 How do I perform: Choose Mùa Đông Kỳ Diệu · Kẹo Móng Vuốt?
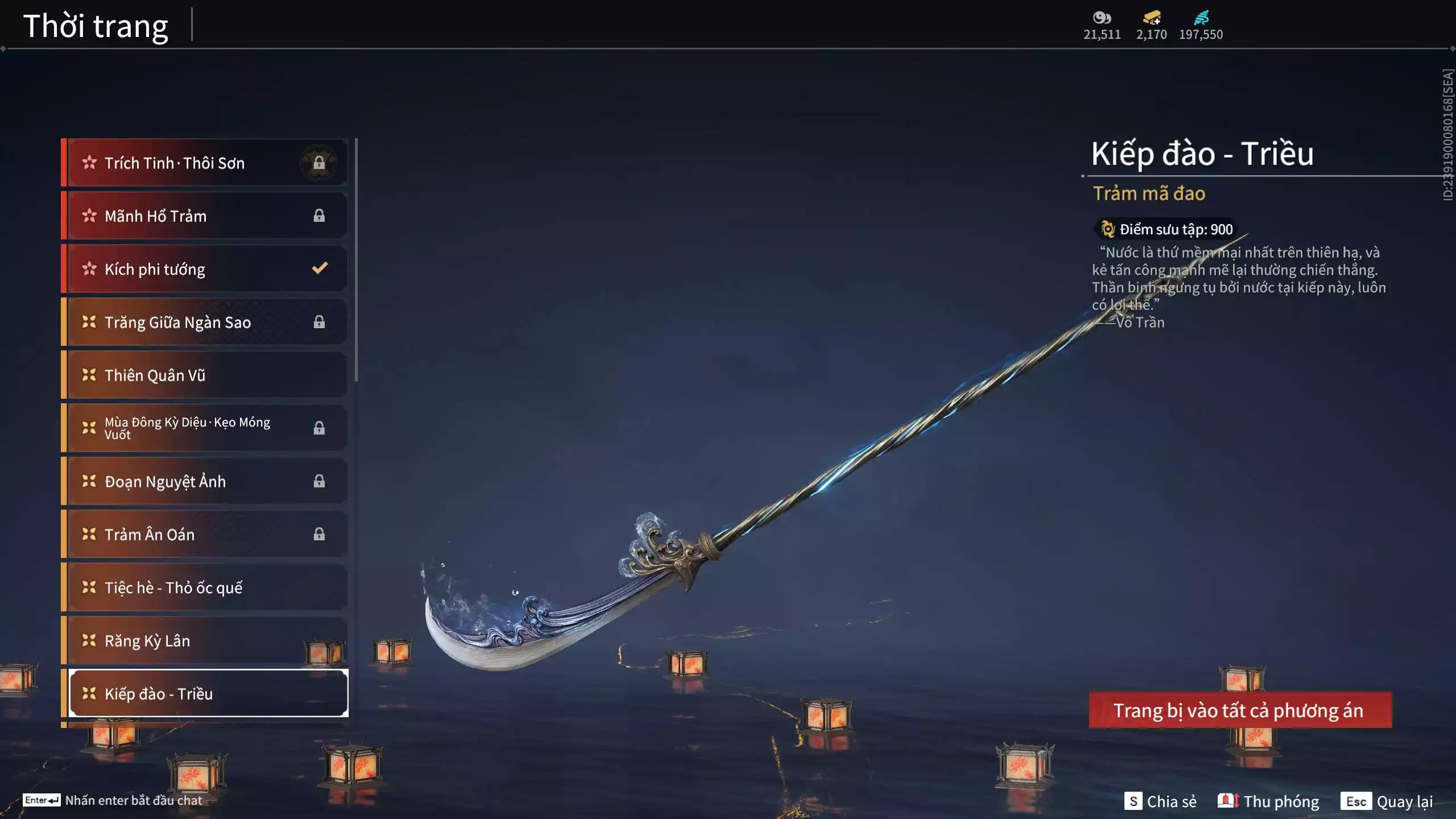pos(205,428)
